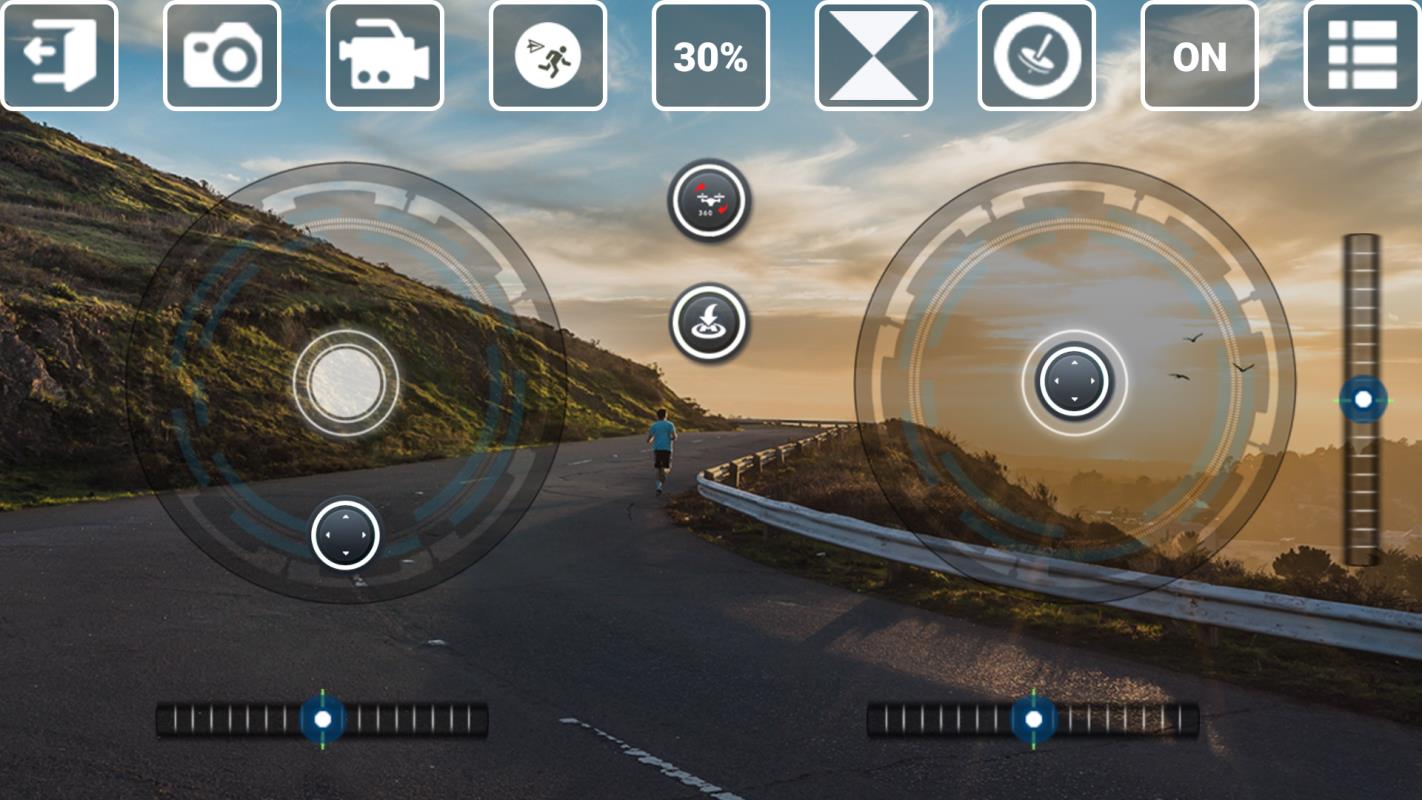
Task: Toggle the ON button
Action: [x=1200, y=56]
